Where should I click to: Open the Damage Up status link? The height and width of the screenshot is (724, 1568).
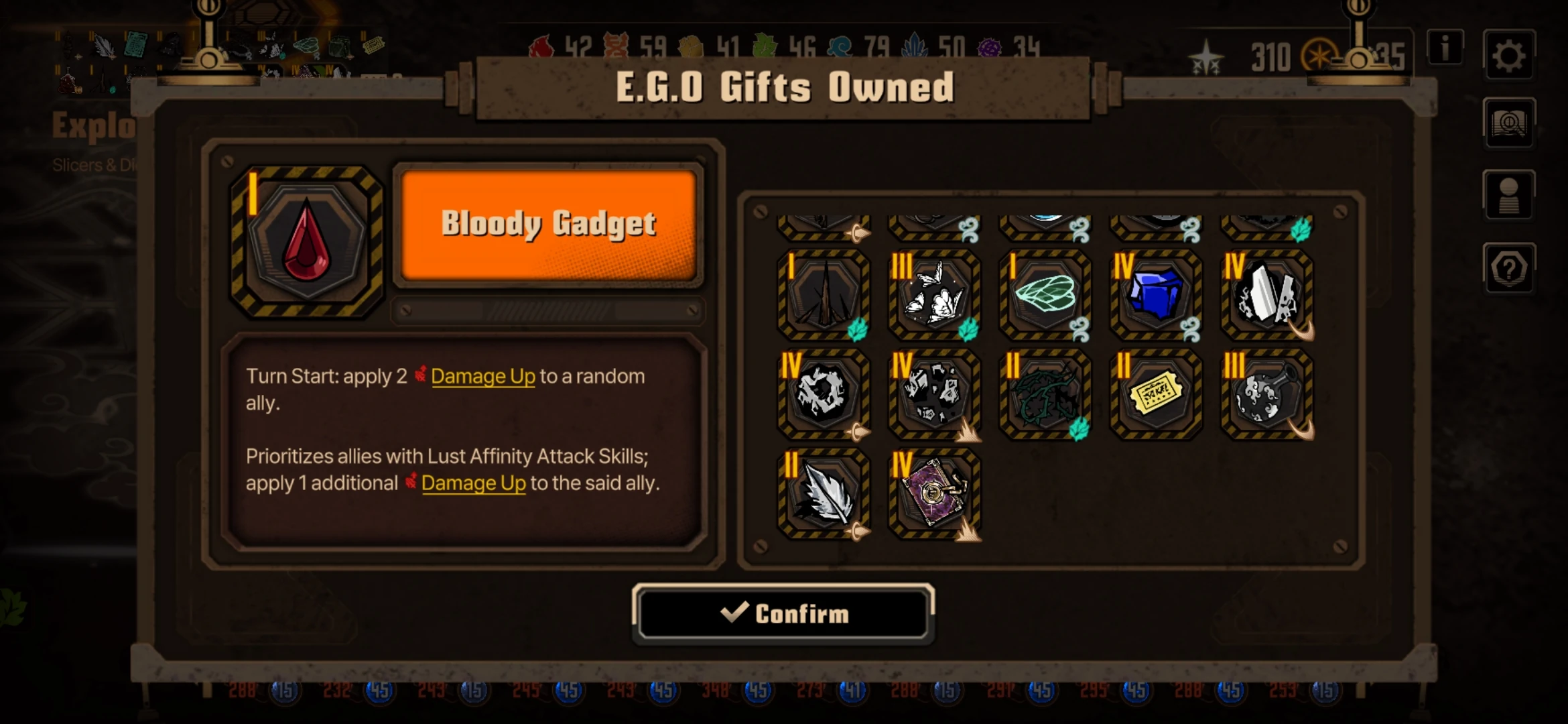(x=484, y=377)
